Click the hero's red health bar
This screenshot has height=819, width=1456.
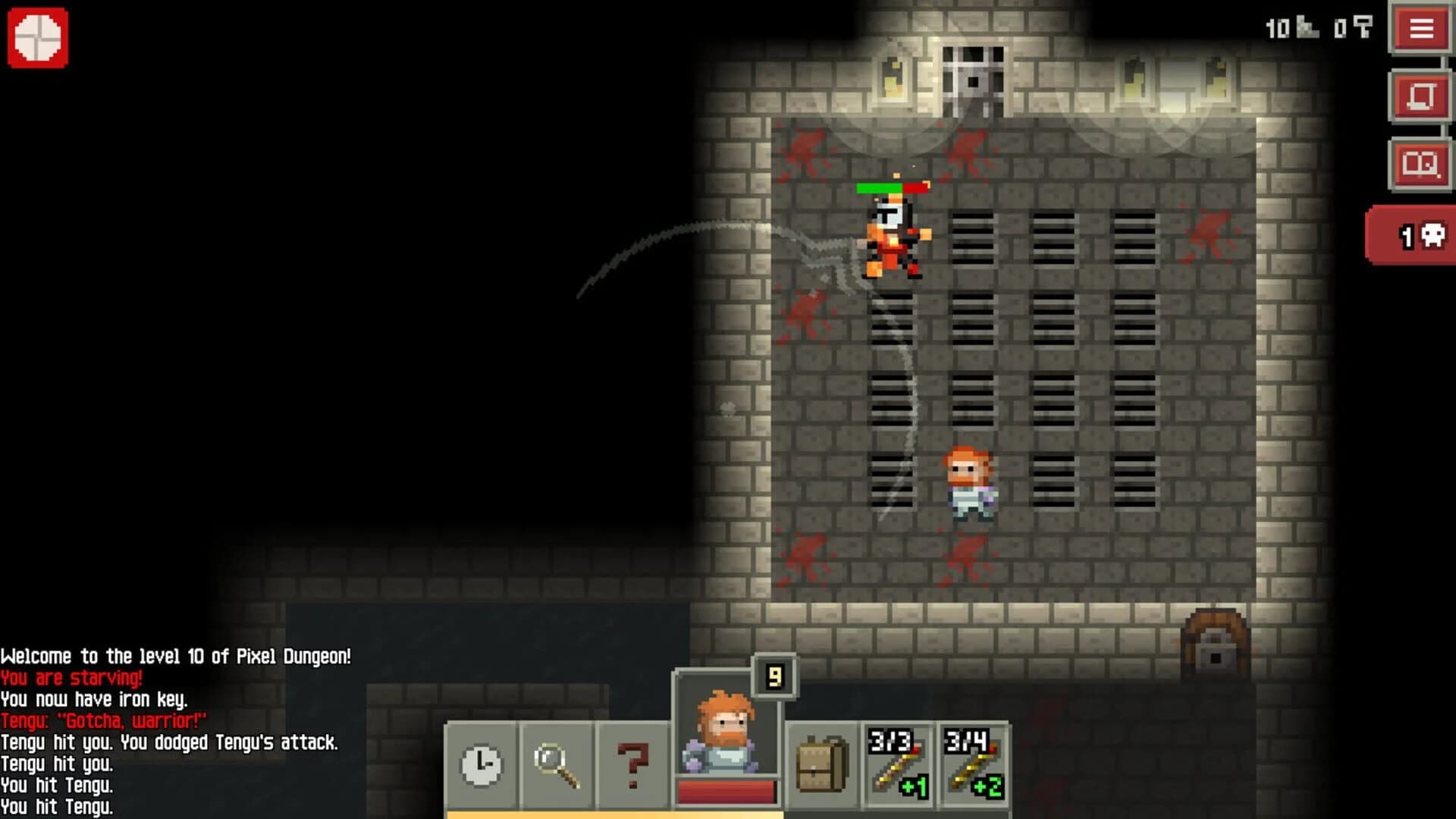coord(724,791)
